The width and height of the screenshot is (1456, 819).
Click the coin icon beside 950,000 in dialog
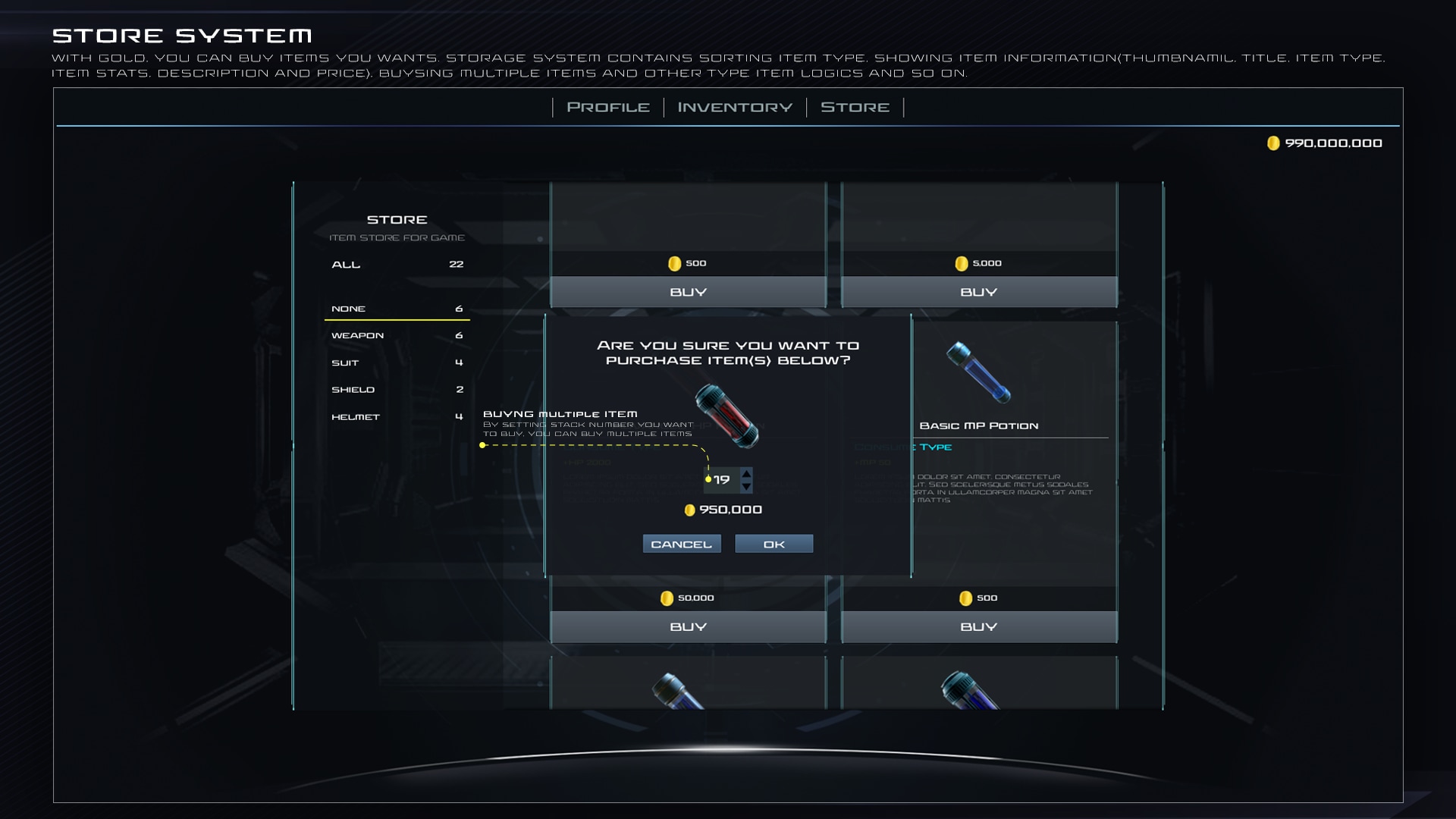click(690, 510)
